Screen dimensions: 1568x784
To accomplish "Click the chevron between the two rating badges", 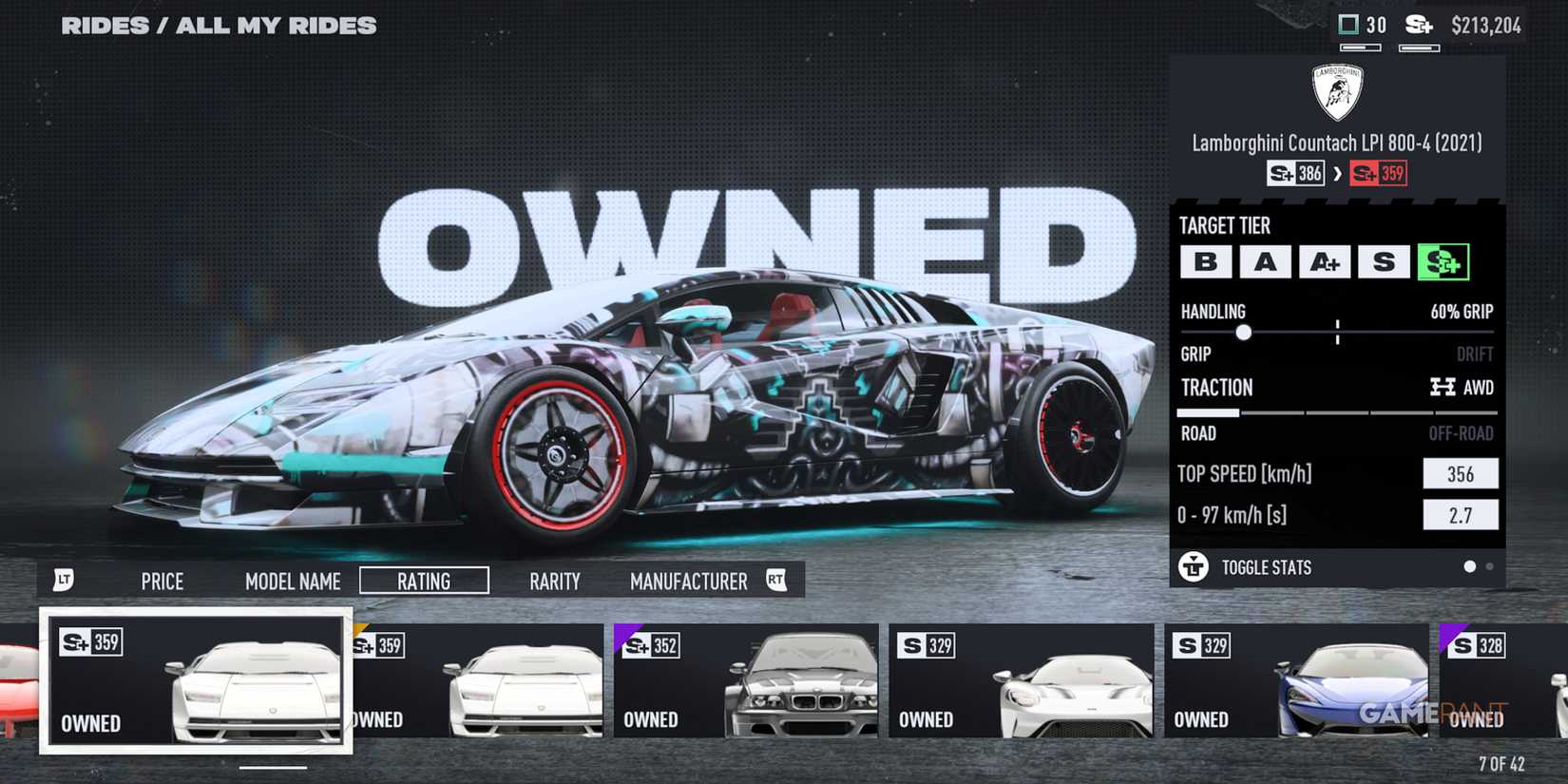I will [x=1340, y=173].
